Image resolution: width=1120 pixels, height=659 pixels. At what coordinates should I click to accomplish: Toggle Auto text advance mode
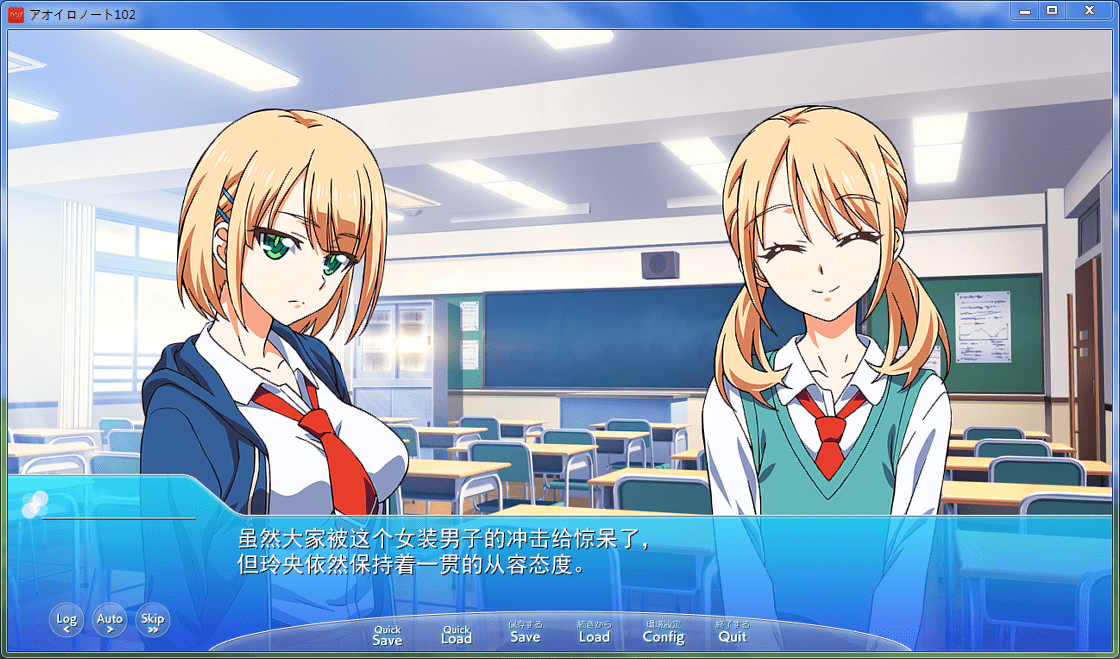pos(110,621)
